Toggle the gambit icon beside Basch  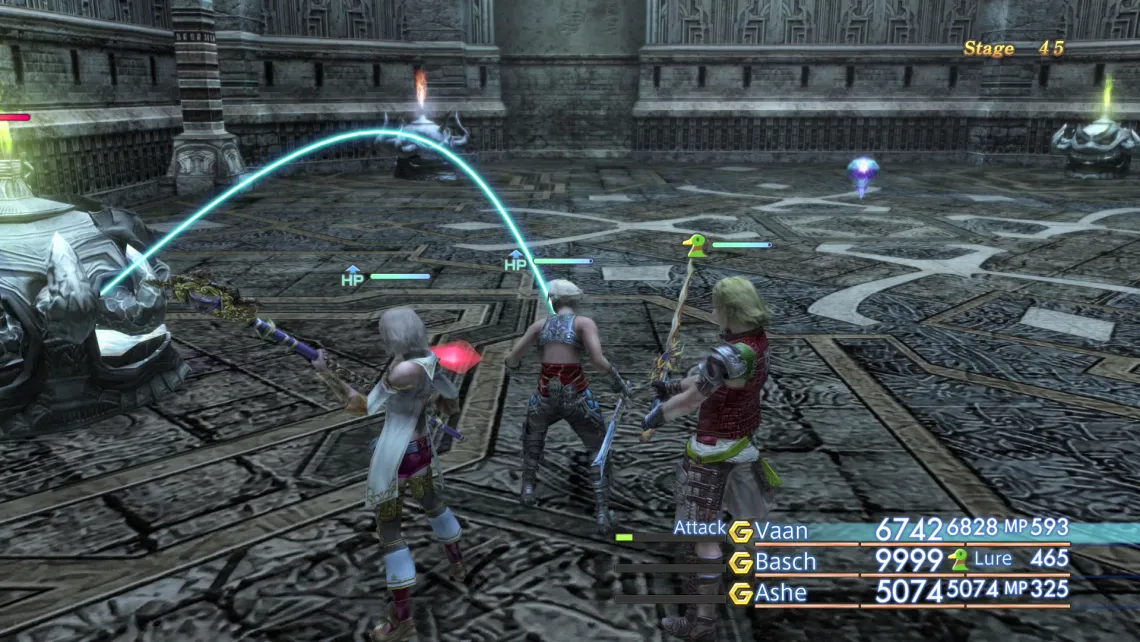coord(740,563)
